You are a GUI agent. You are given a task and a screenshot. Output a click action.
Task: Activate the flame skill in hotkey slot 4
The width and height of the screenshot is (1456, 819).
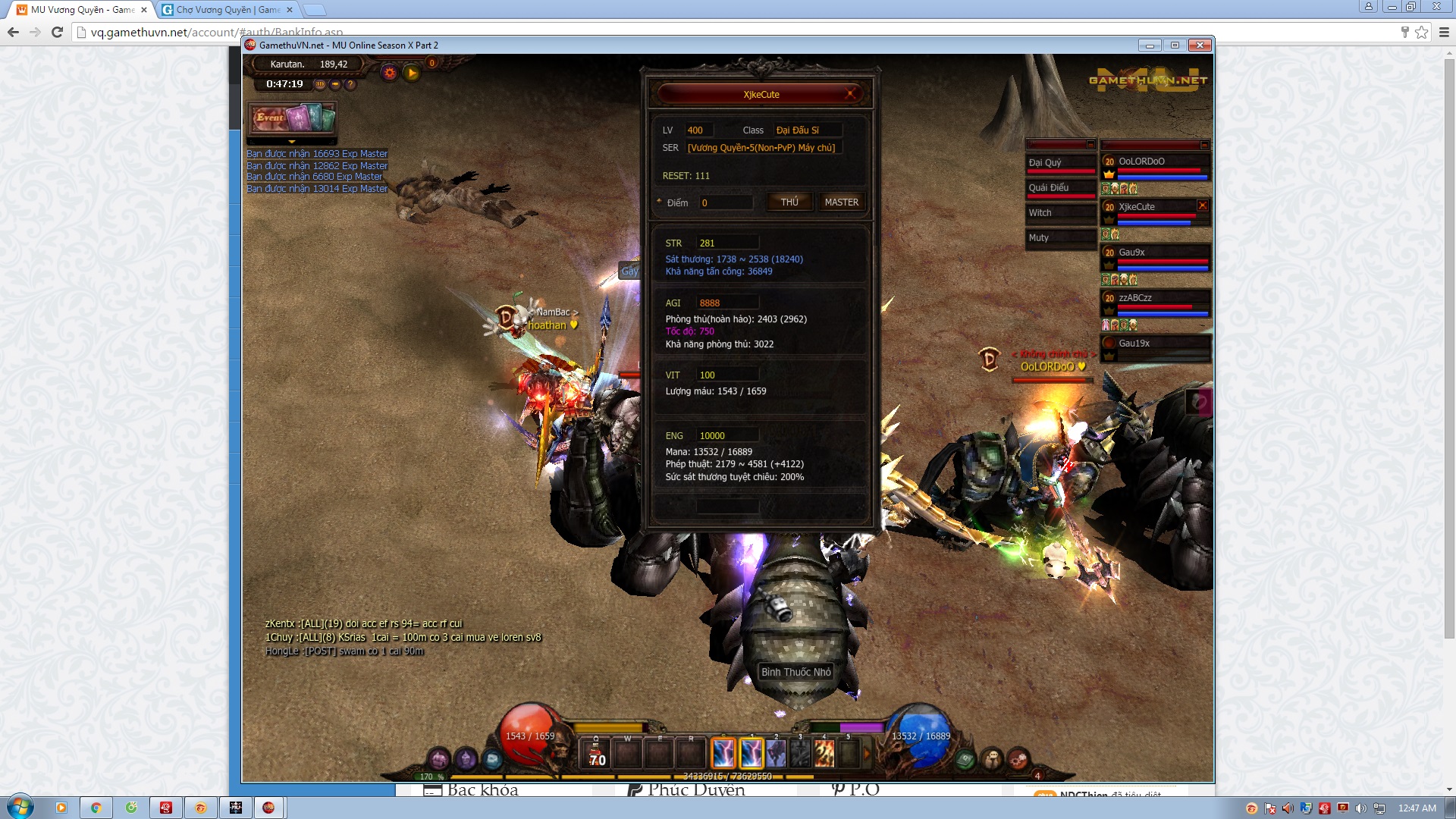(824, 754)
